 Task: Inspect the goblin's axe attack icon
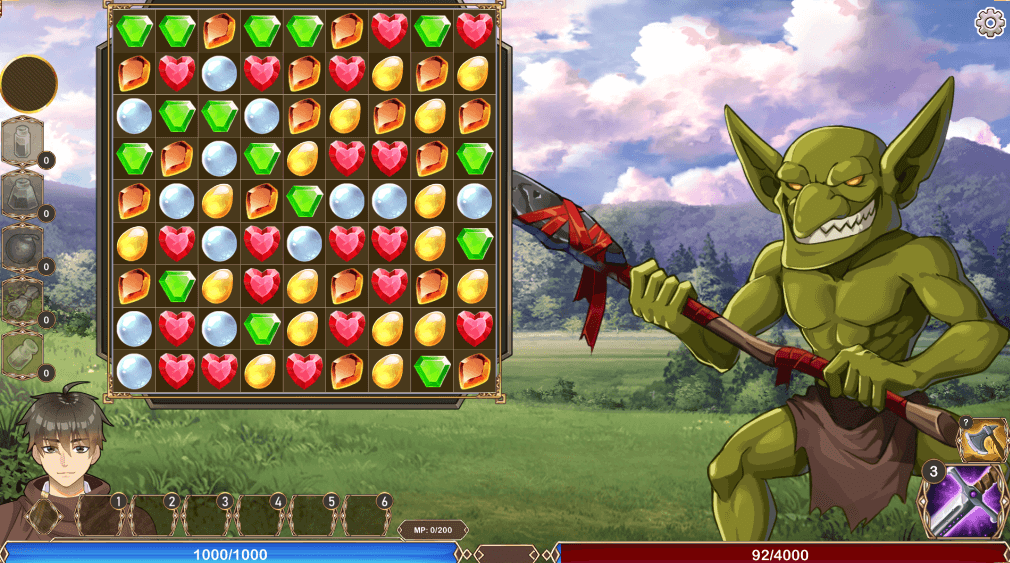pyautogui.click(x=983, y=440)
